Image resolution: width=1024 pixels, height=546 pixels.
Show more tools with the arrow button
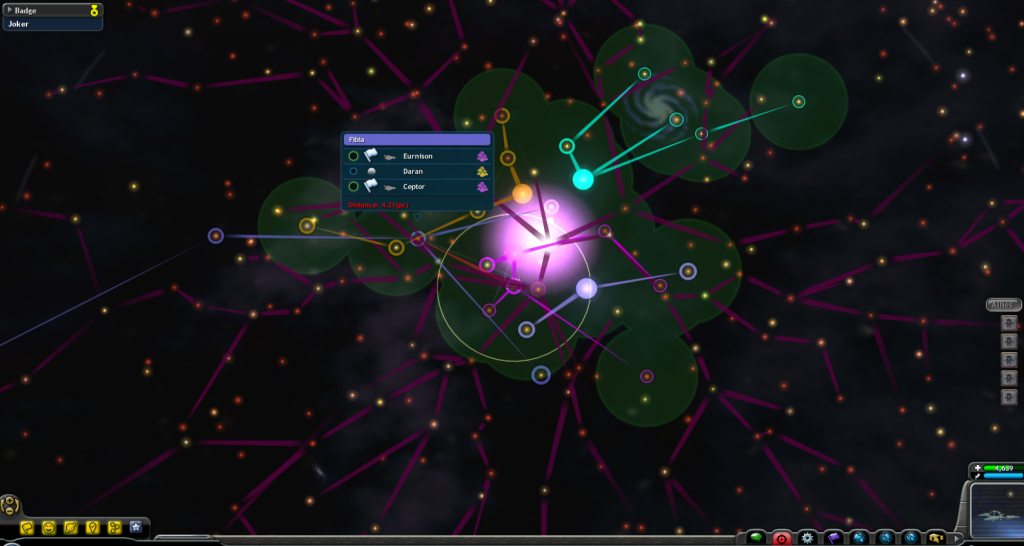point(957,538)
